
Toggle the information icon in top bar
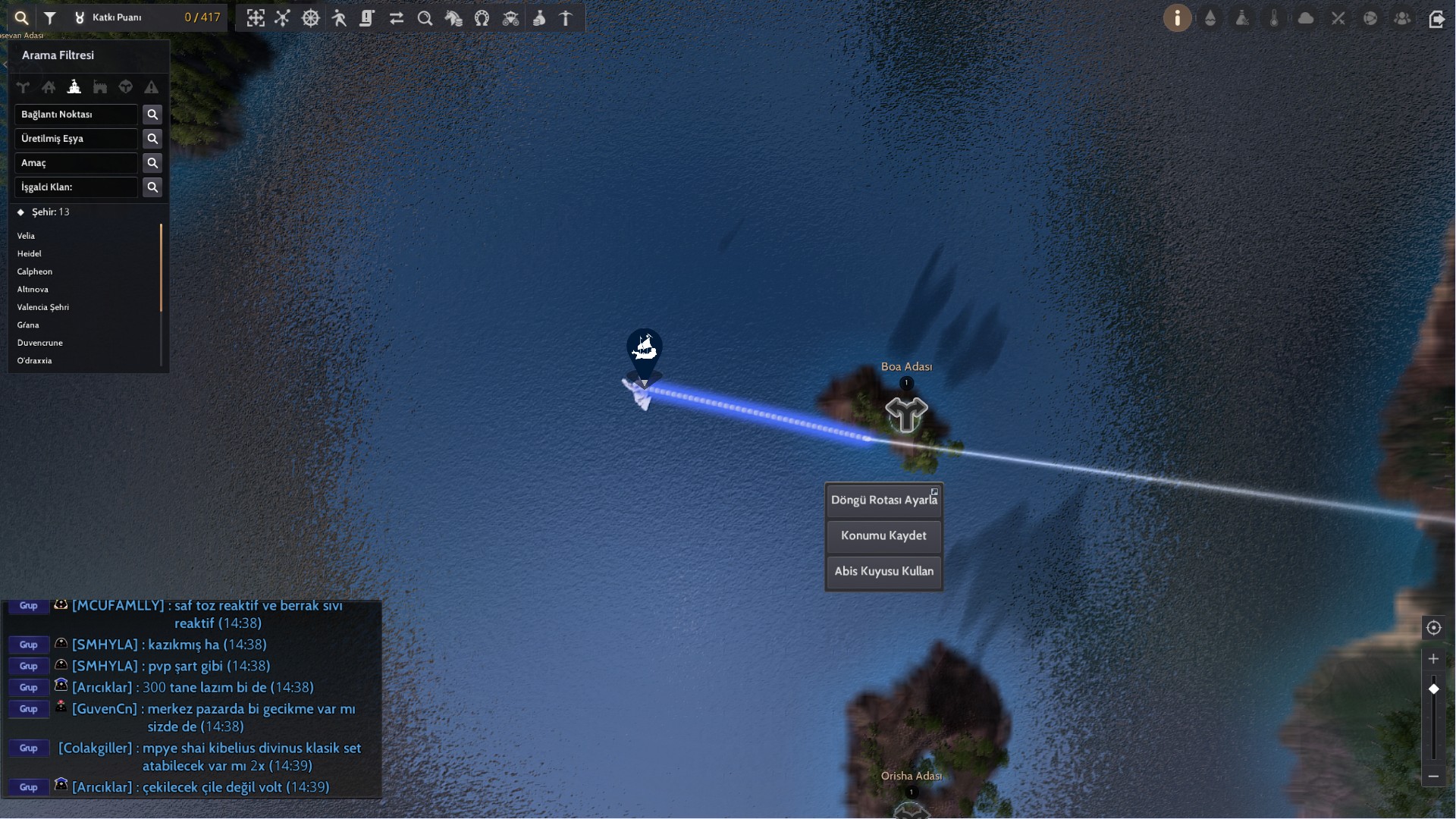pyautogui.click(x=1177, y=18)
